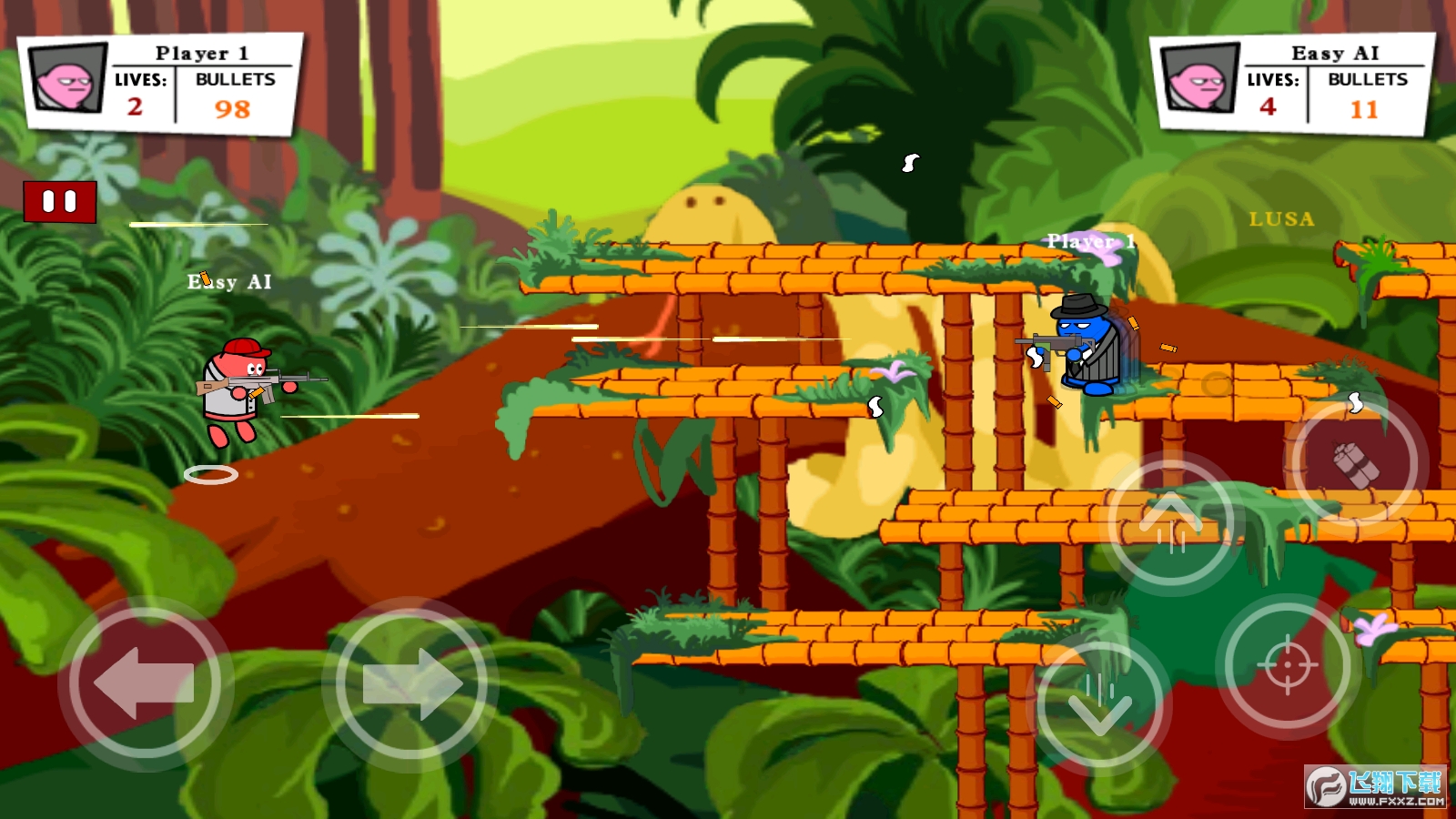The width and height of the screenshot is (1456, 819).
Task: Throw dynamite with the grenade button
Action: (1356, 464)
